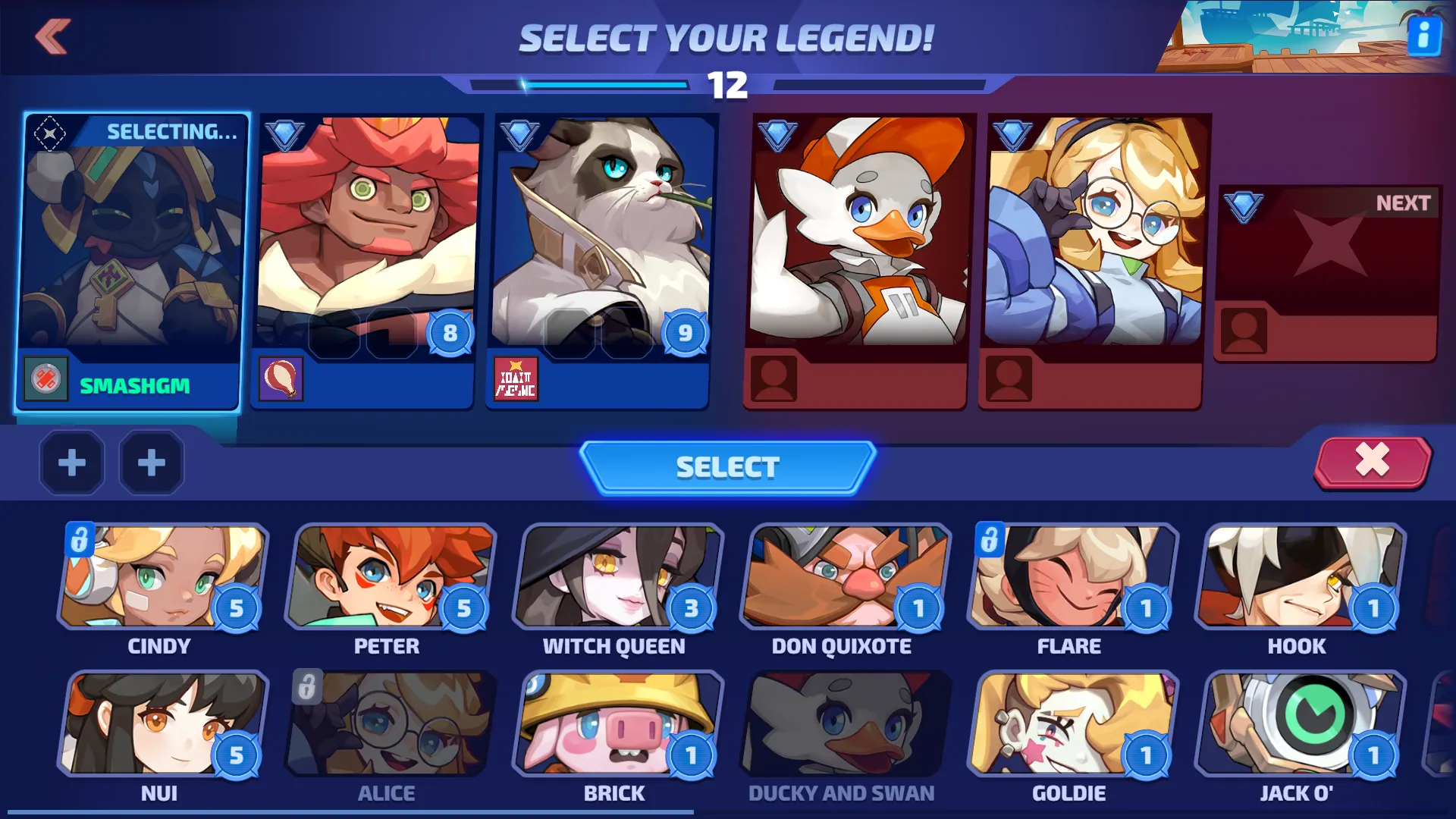The image size is (1456, 819).
Task: Inspect the grumpy cat teammate card
Action: pos(601,262)
